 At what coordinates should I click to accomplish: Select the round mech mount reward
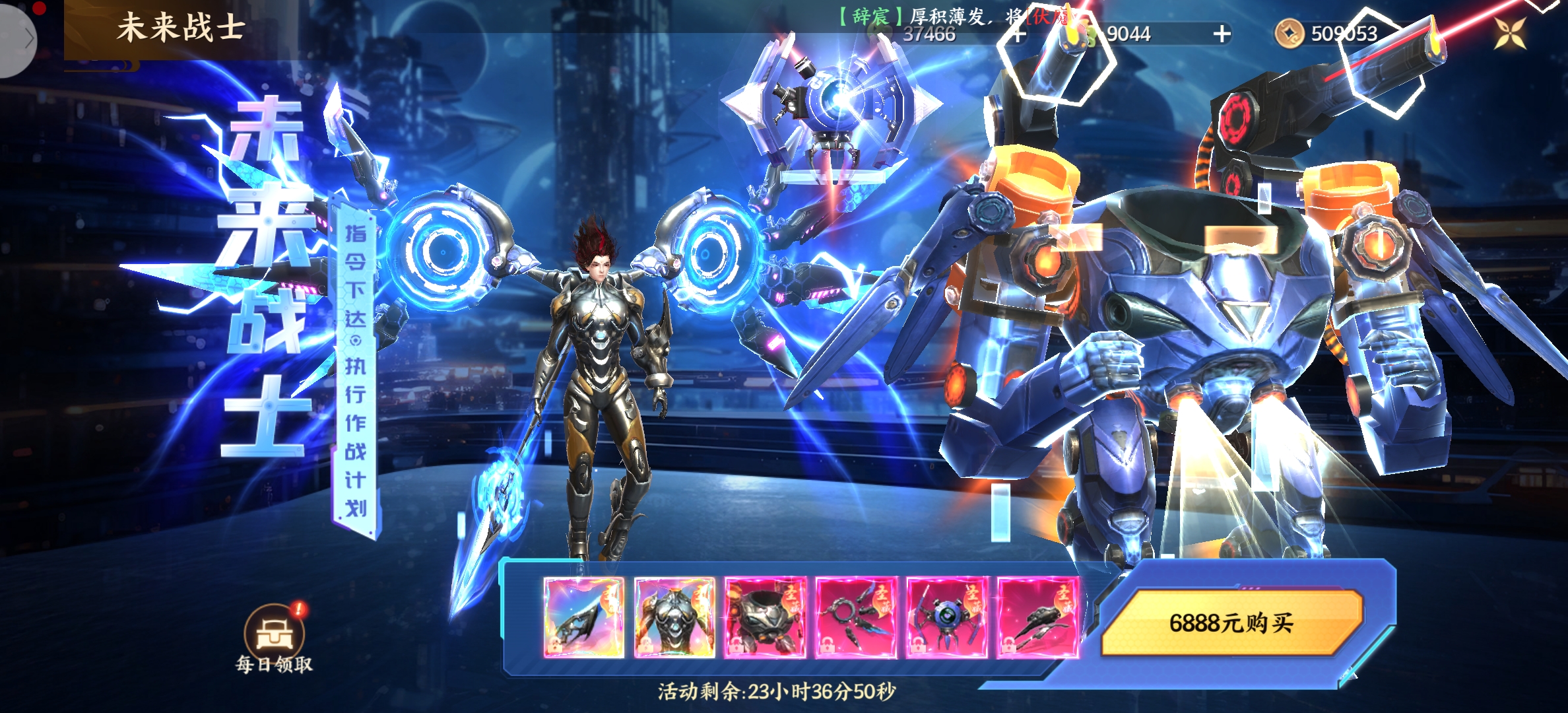tap(765, 617)
